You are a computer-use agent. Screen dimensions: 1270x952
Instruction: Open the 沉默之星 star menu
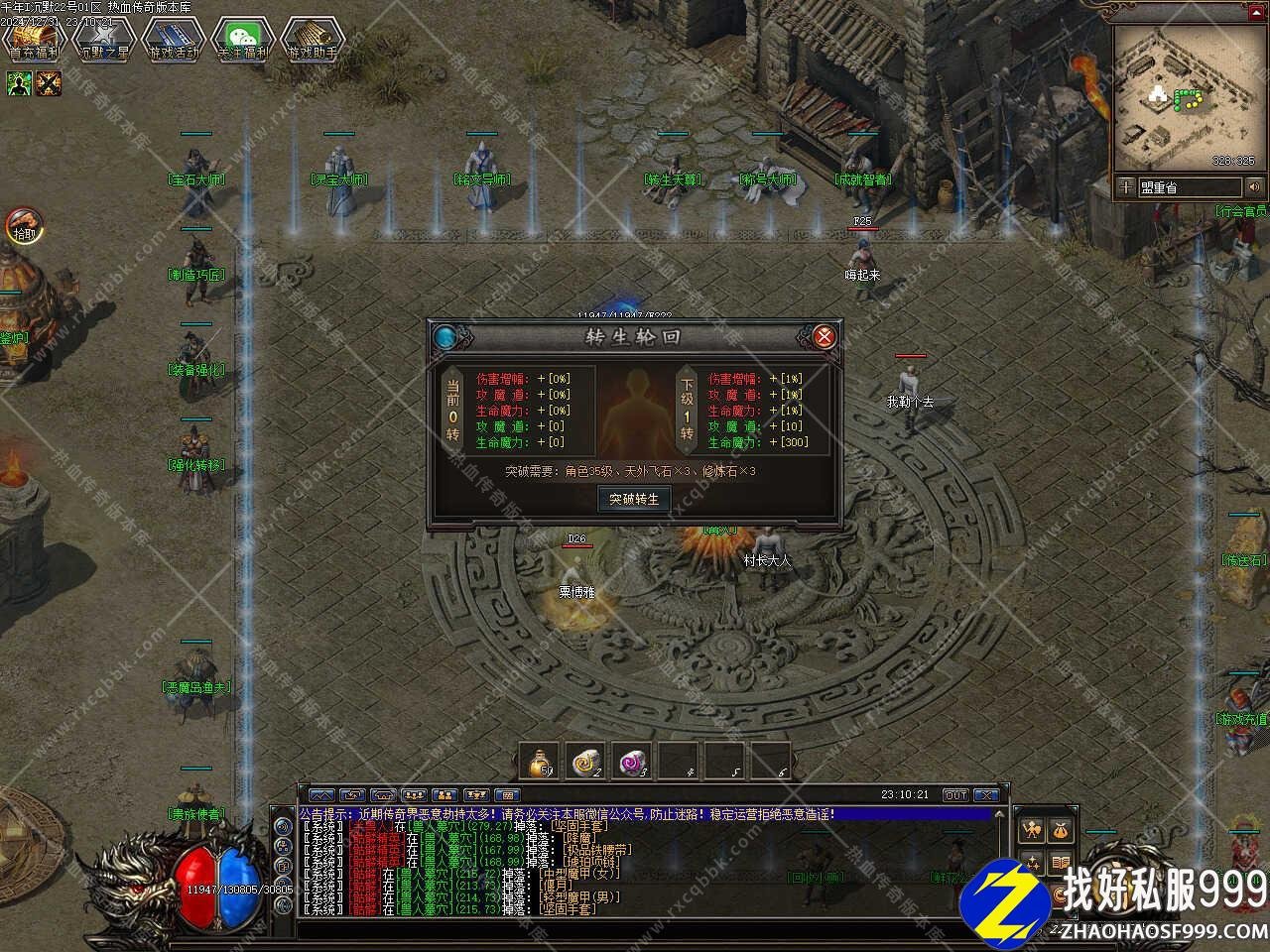(x=103, y=41)
